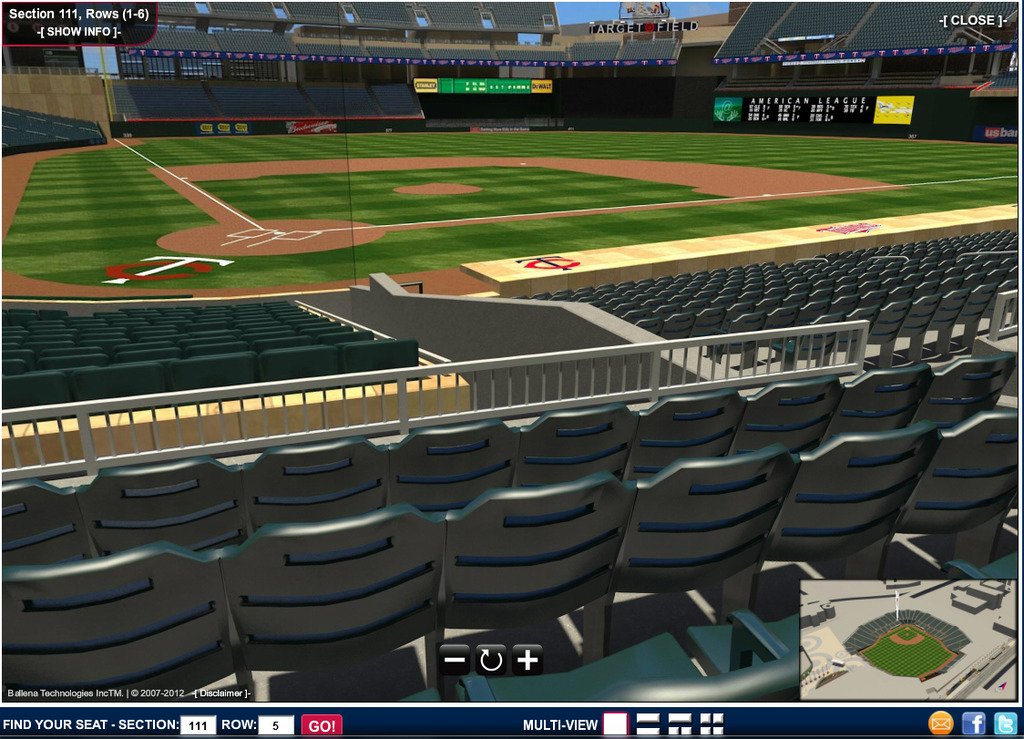The width and height of the screenshot is (1024, 739).
Task: Switch to the two-row multi-view layout
Action: coord(648,724)
